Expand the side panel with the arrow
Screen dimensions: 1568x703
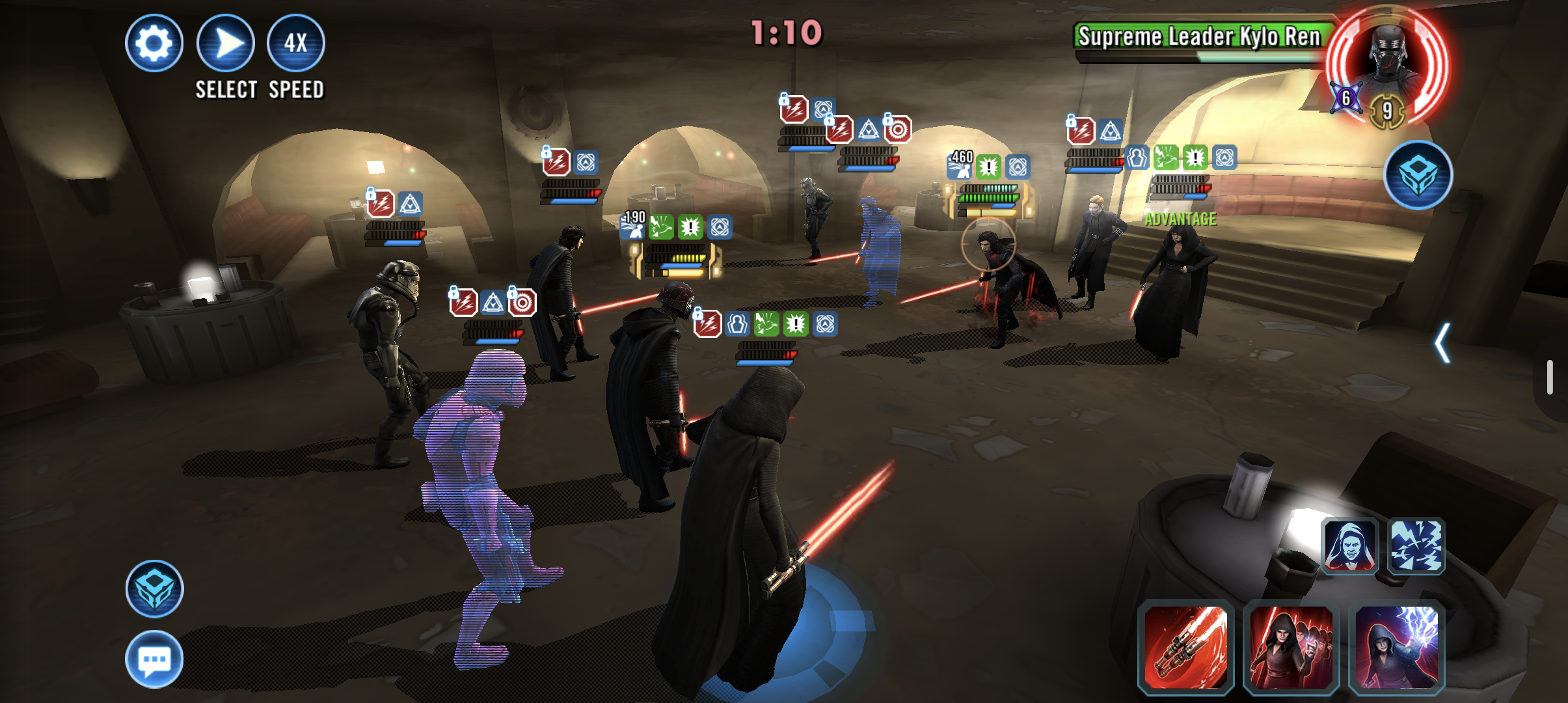(x=1442, y=343)
